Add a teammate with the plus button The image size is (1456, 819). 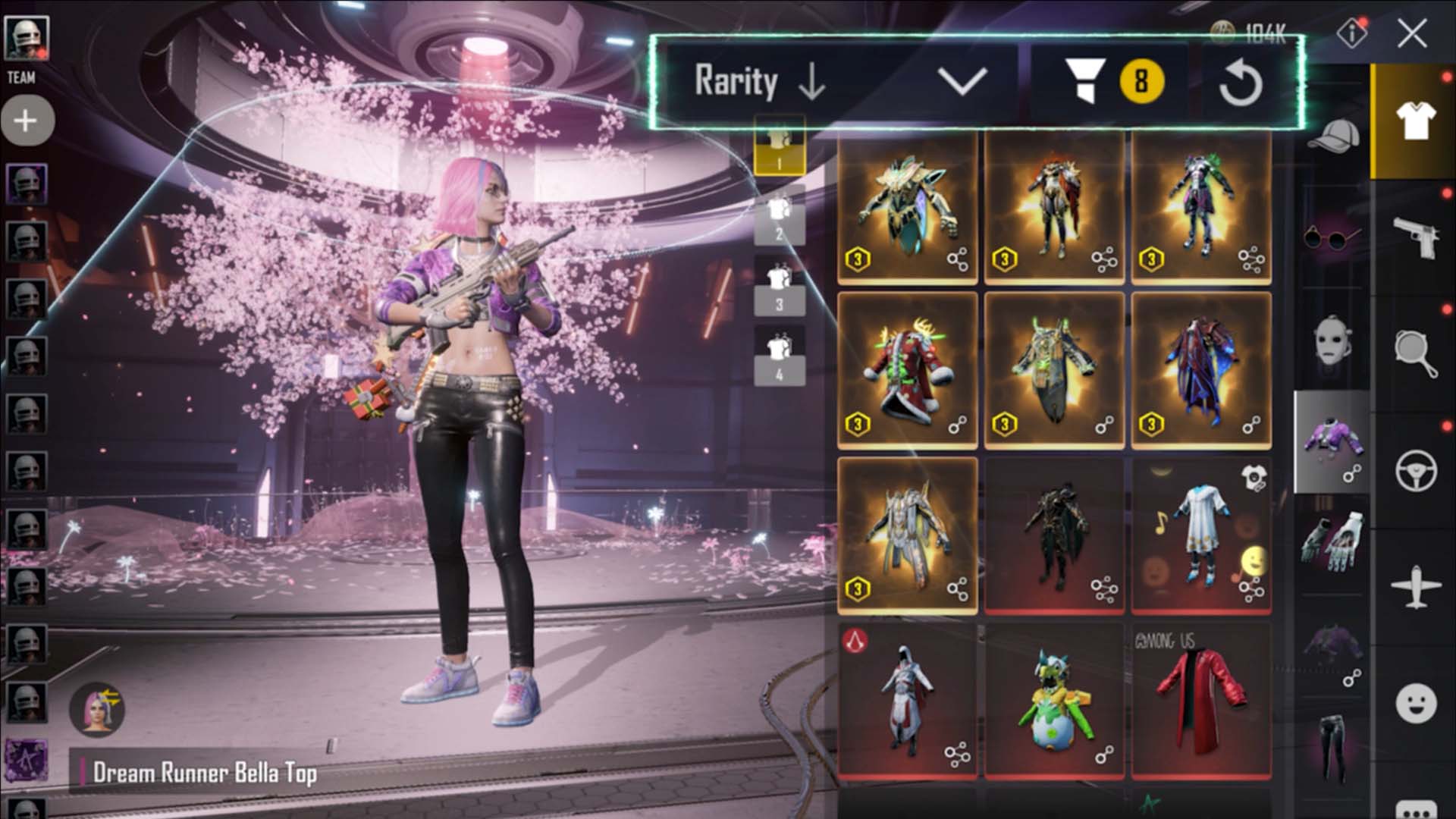click(27, 120)
